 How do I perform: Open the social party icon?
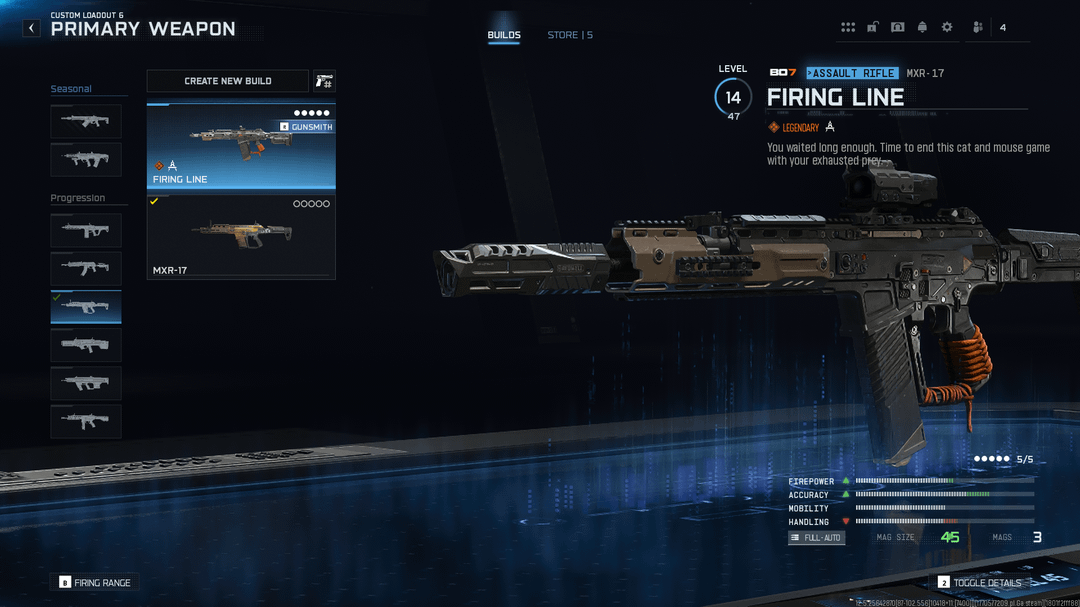click(977, 28)
